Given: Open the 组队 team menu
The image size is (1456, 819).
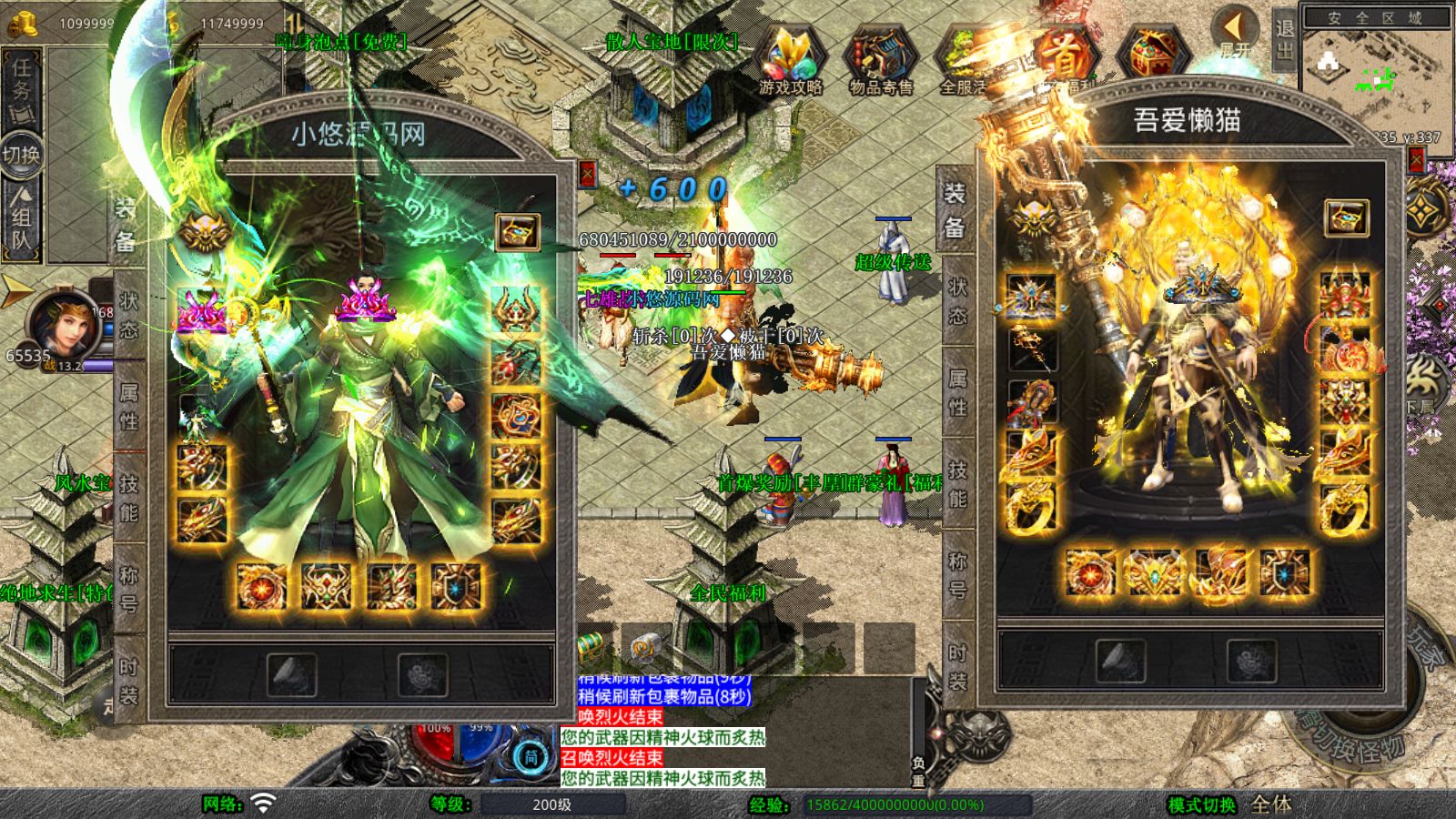Looking at the screenshot, I should [22, 218].
